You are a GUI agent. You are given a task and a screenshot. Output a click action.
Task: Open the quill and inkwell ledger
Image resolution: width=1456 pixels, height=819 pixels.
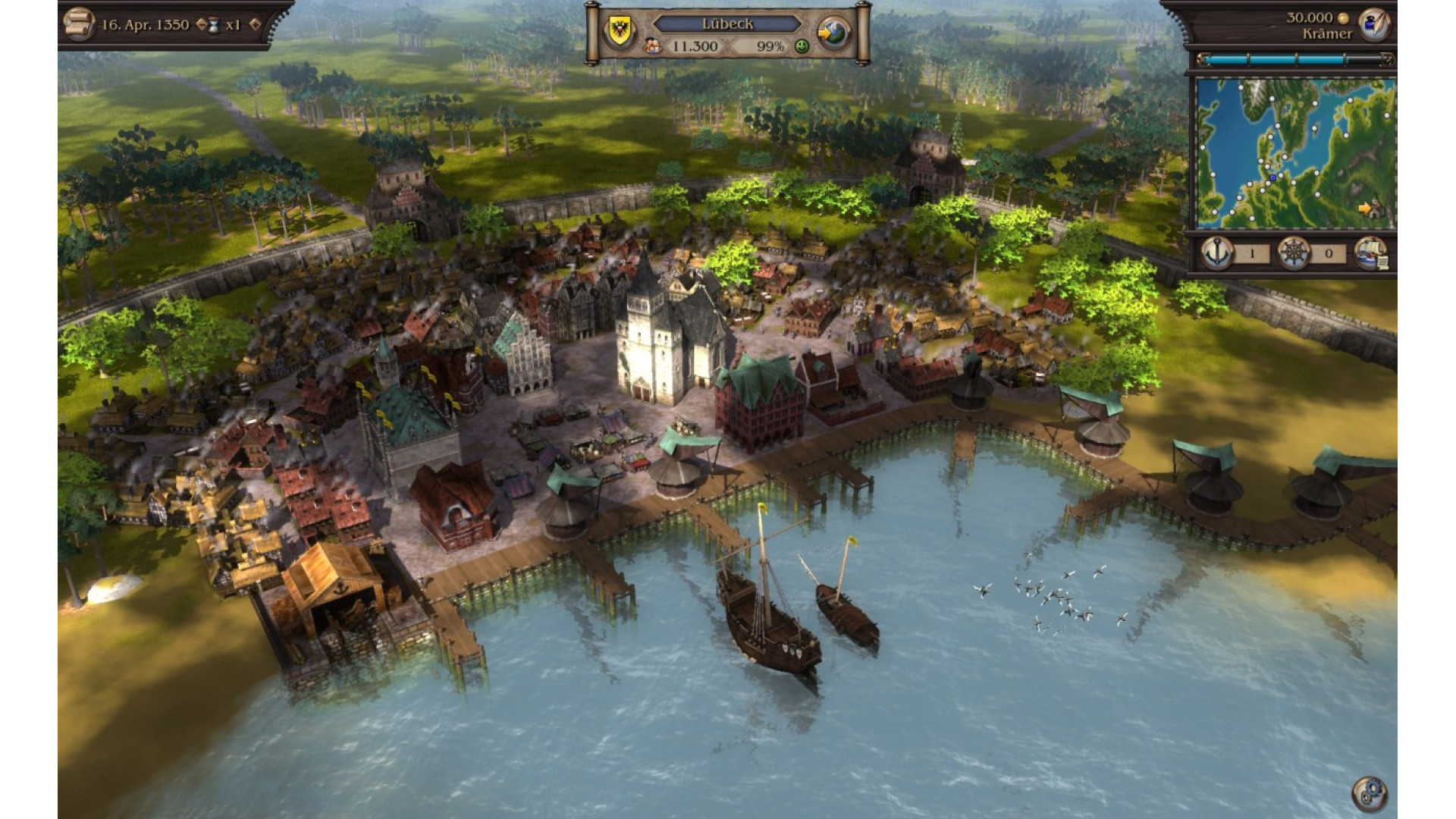(x=1373, y=24)
